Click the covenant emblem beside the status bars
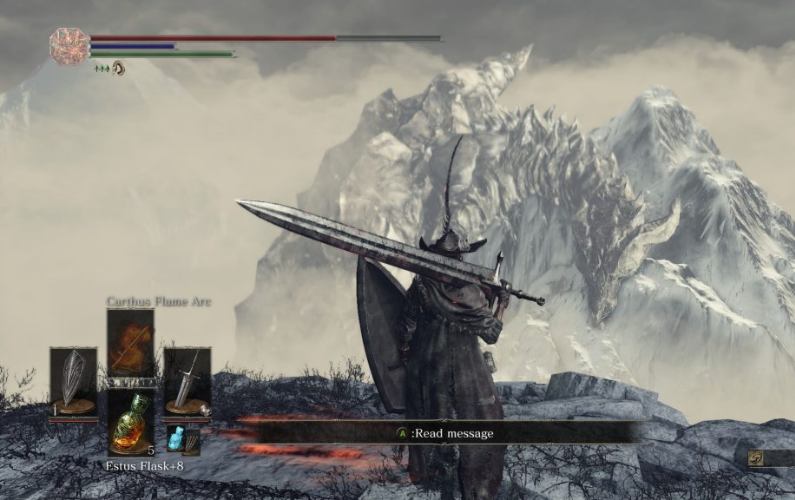 pyautogui.click(x=69, y=46)
